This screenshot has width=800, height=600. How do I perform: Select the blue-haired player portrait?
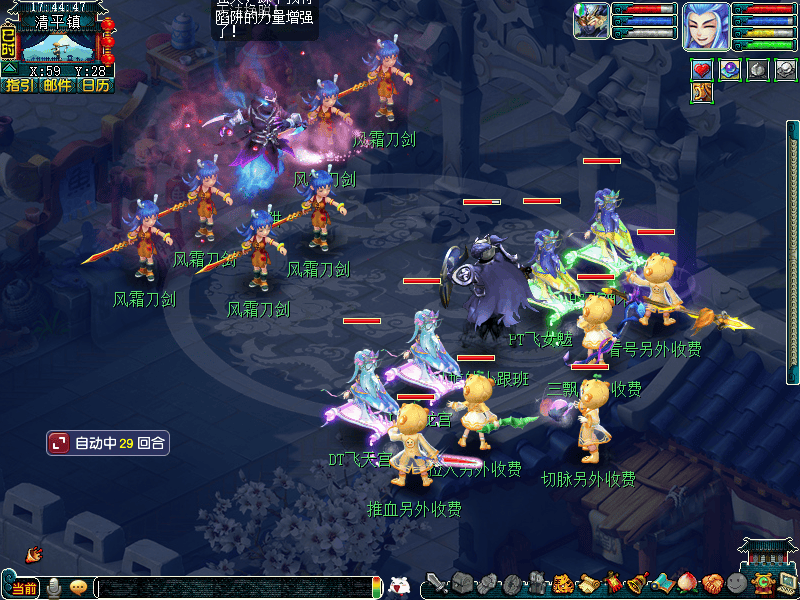[x=705, y=26]
